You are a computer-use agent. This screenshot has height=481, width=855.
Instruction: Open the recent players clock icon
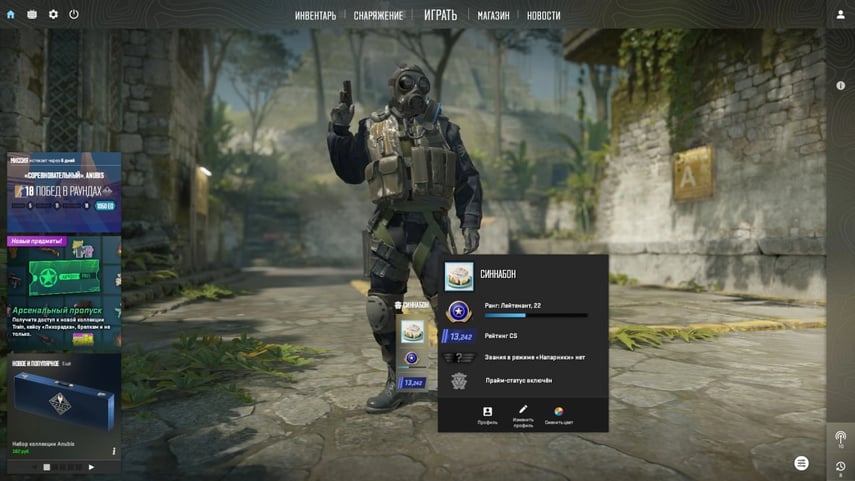click(x=840, y=466)
